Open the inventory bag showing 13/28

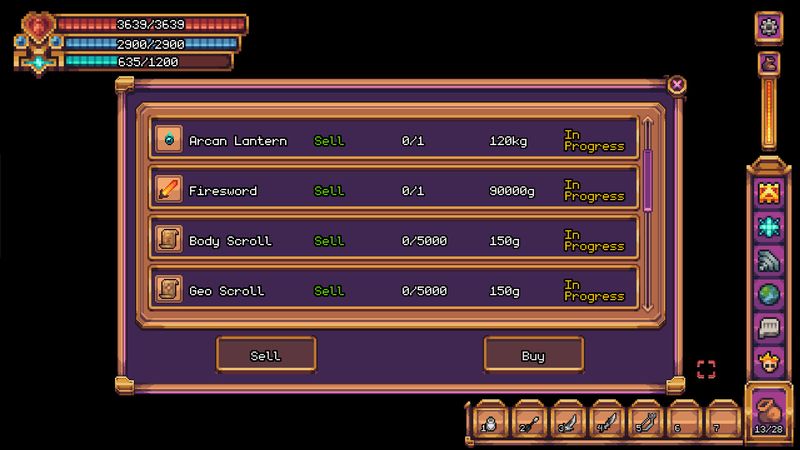coord(769,413)
